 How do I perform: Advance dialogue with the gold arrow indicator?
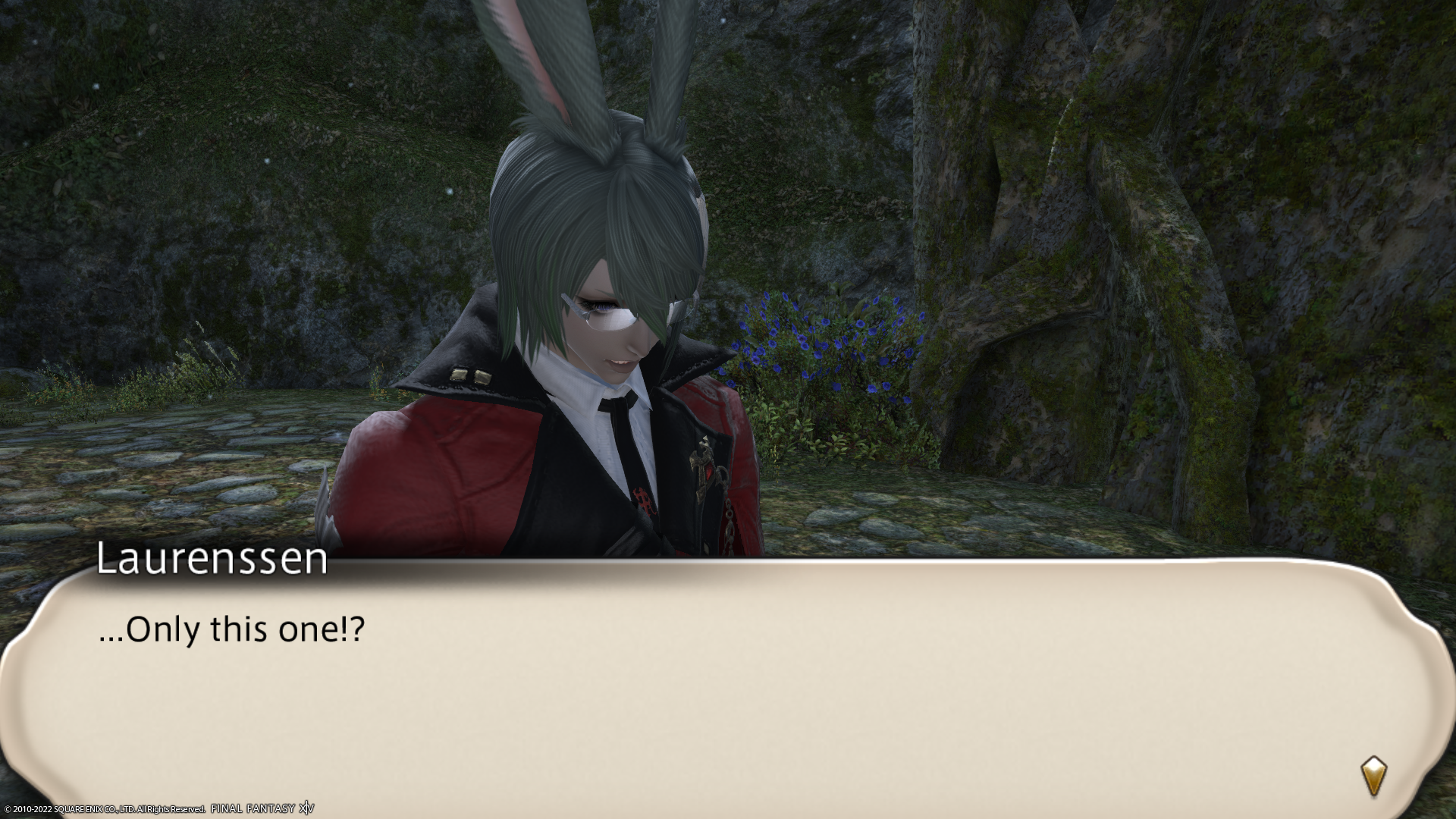click(x=1373, y=775)
